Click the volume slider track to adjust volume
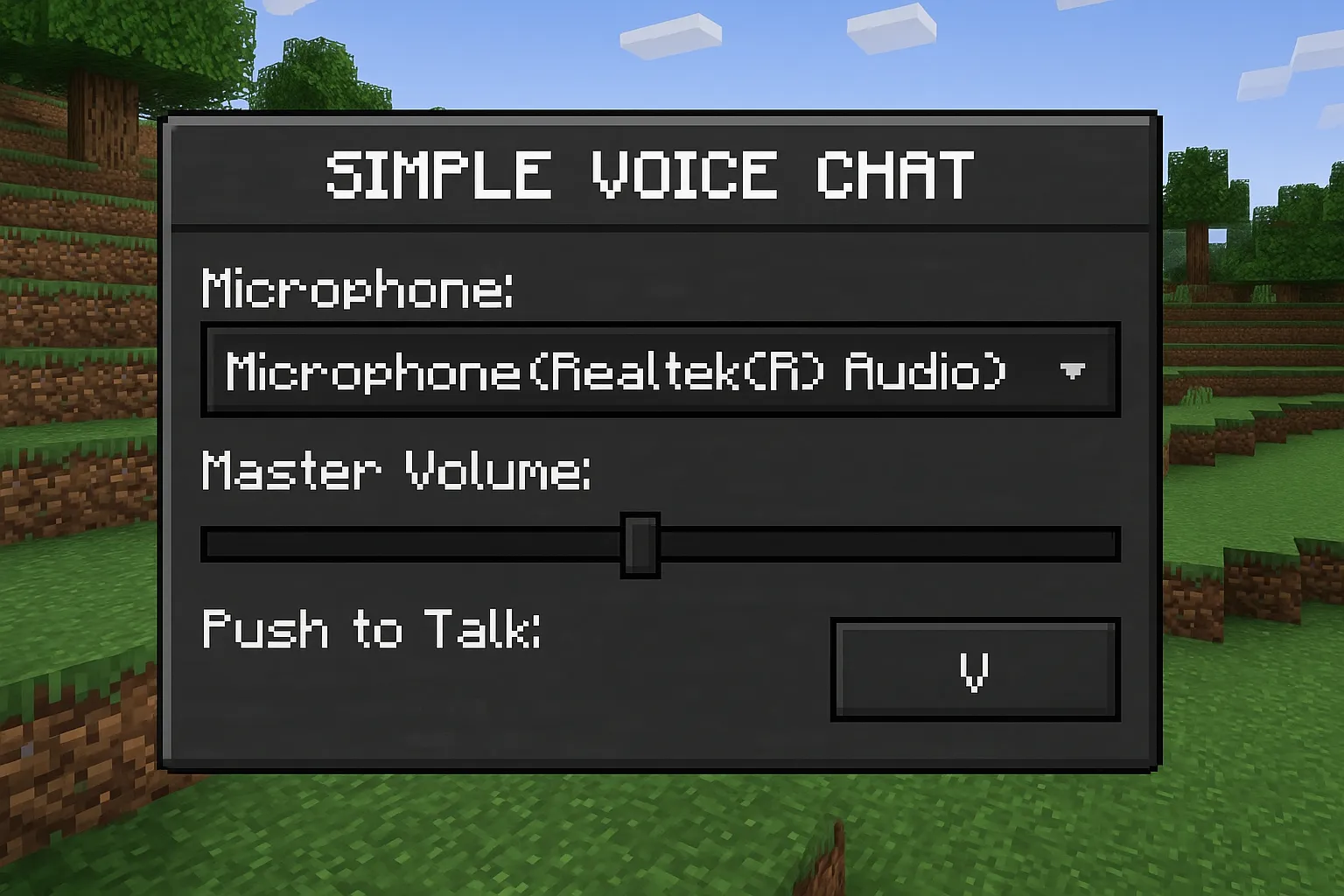The image size is (1344, 896). (x=831, y=542)
